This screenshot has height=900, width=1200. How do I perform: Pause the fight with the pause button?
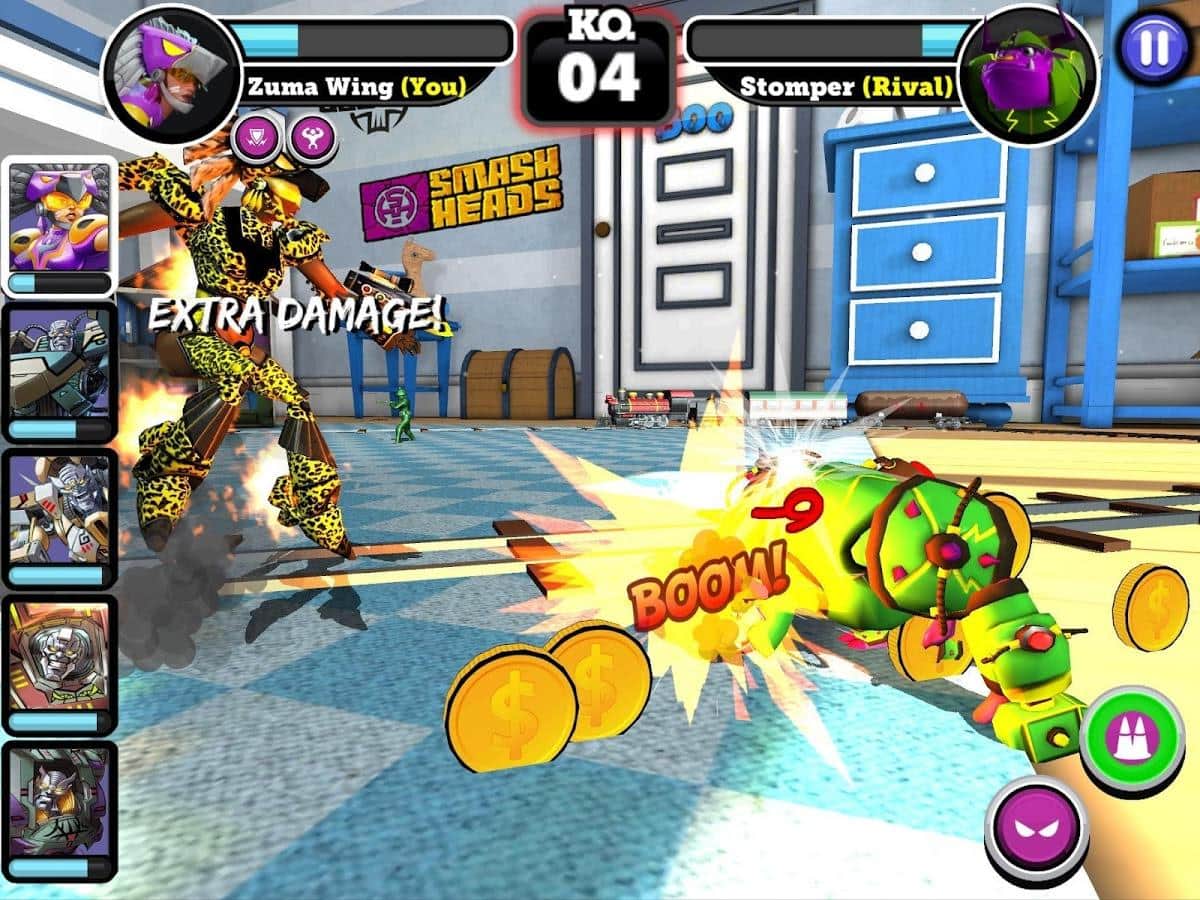tap(1153, 47)
